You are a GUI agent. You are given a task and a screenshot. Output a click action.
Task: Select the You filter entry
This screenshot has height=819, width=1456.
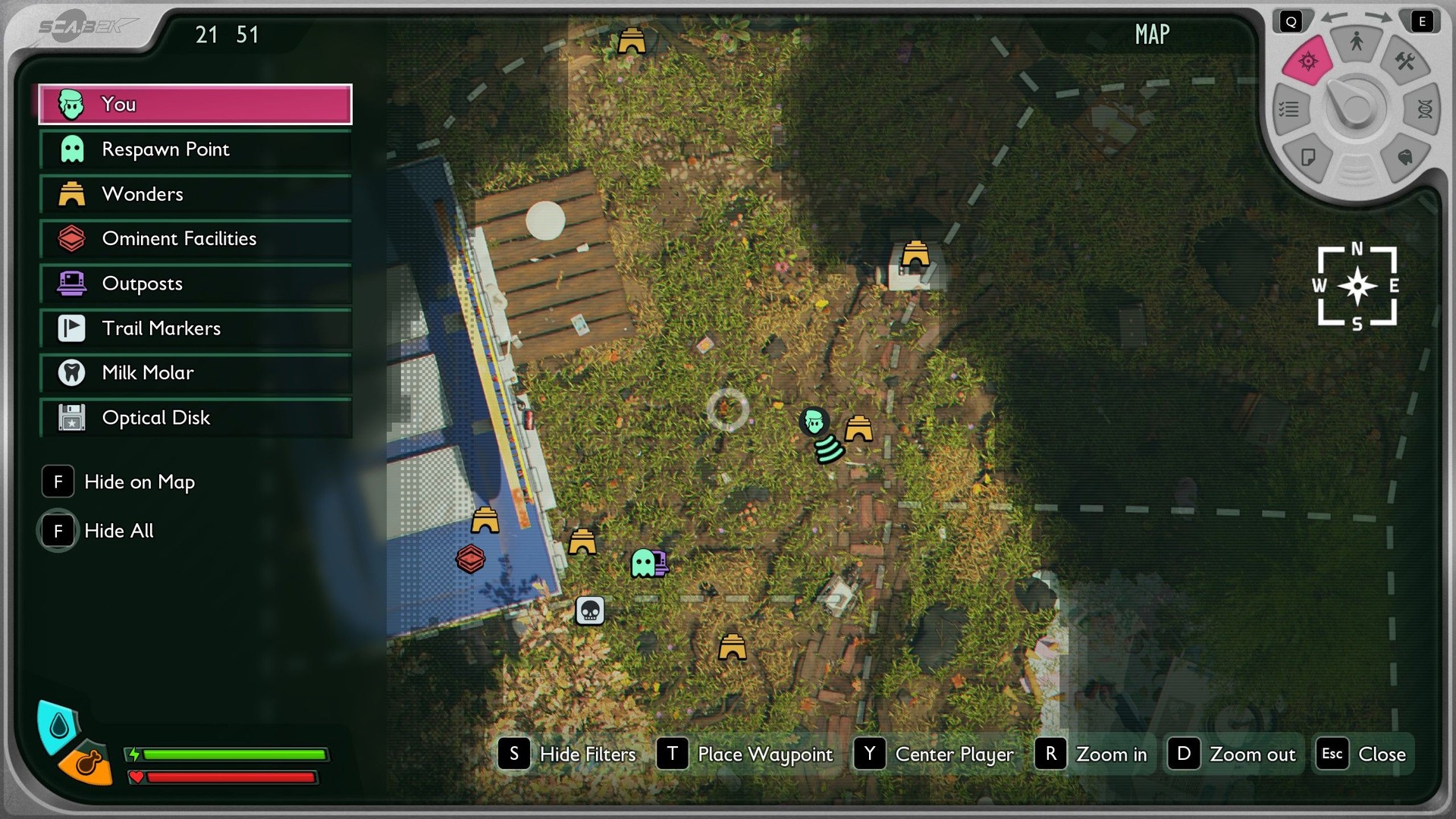click(x=195, y=105)
